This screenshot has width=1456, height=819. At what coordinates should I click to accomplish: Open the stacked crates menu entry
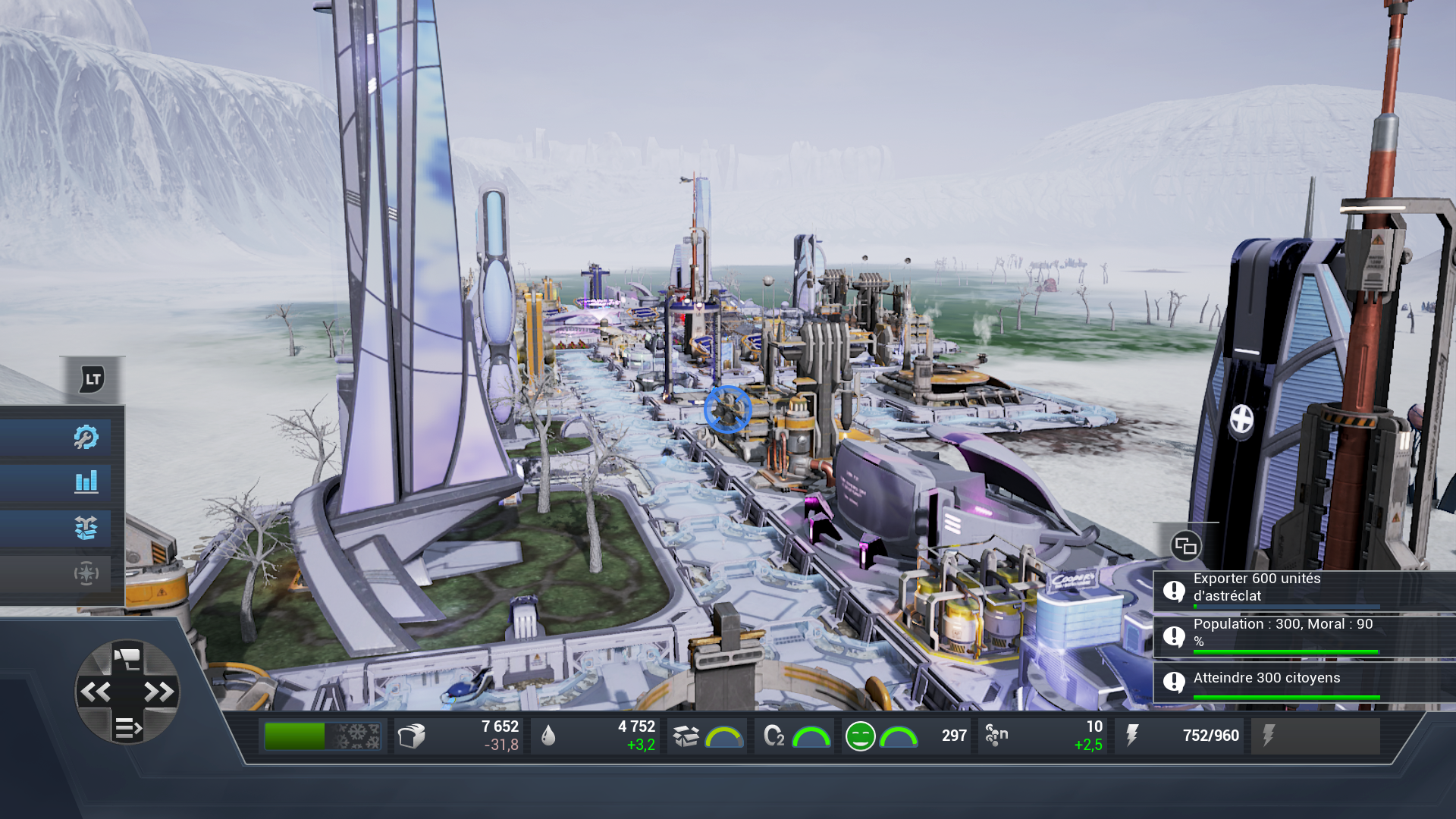pyautogui.click(x=86, y=528)
